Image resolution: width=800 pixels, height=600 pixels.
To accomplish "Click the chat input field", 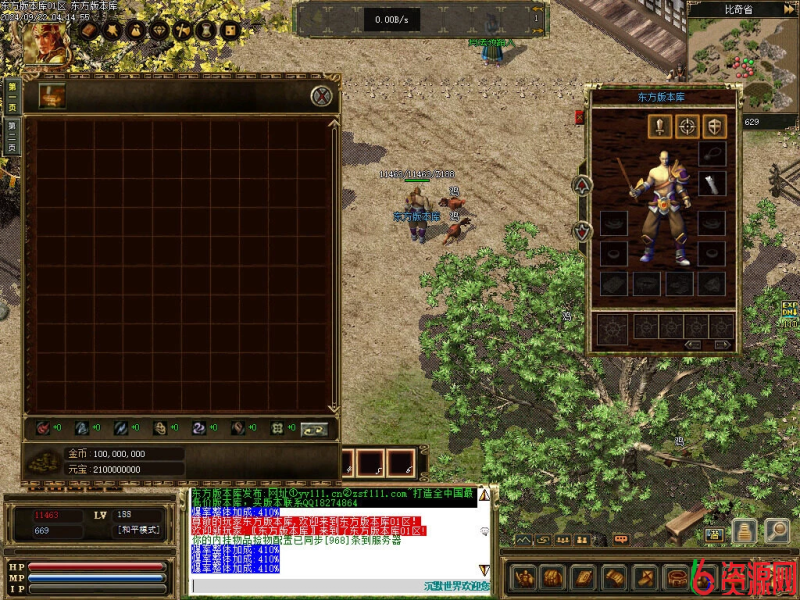I will coord(330,585).
